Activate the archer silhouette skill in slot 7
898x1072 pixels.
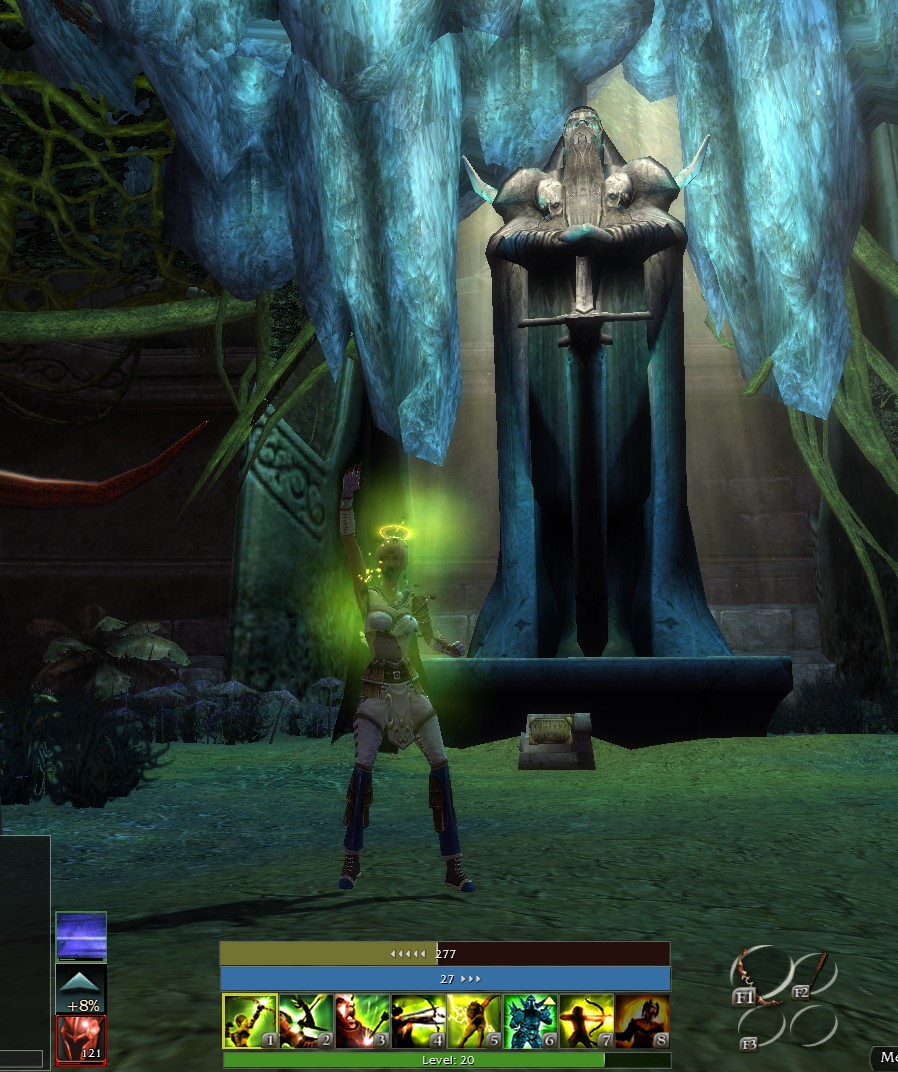pyautogui.click(x=586, y=1021)
